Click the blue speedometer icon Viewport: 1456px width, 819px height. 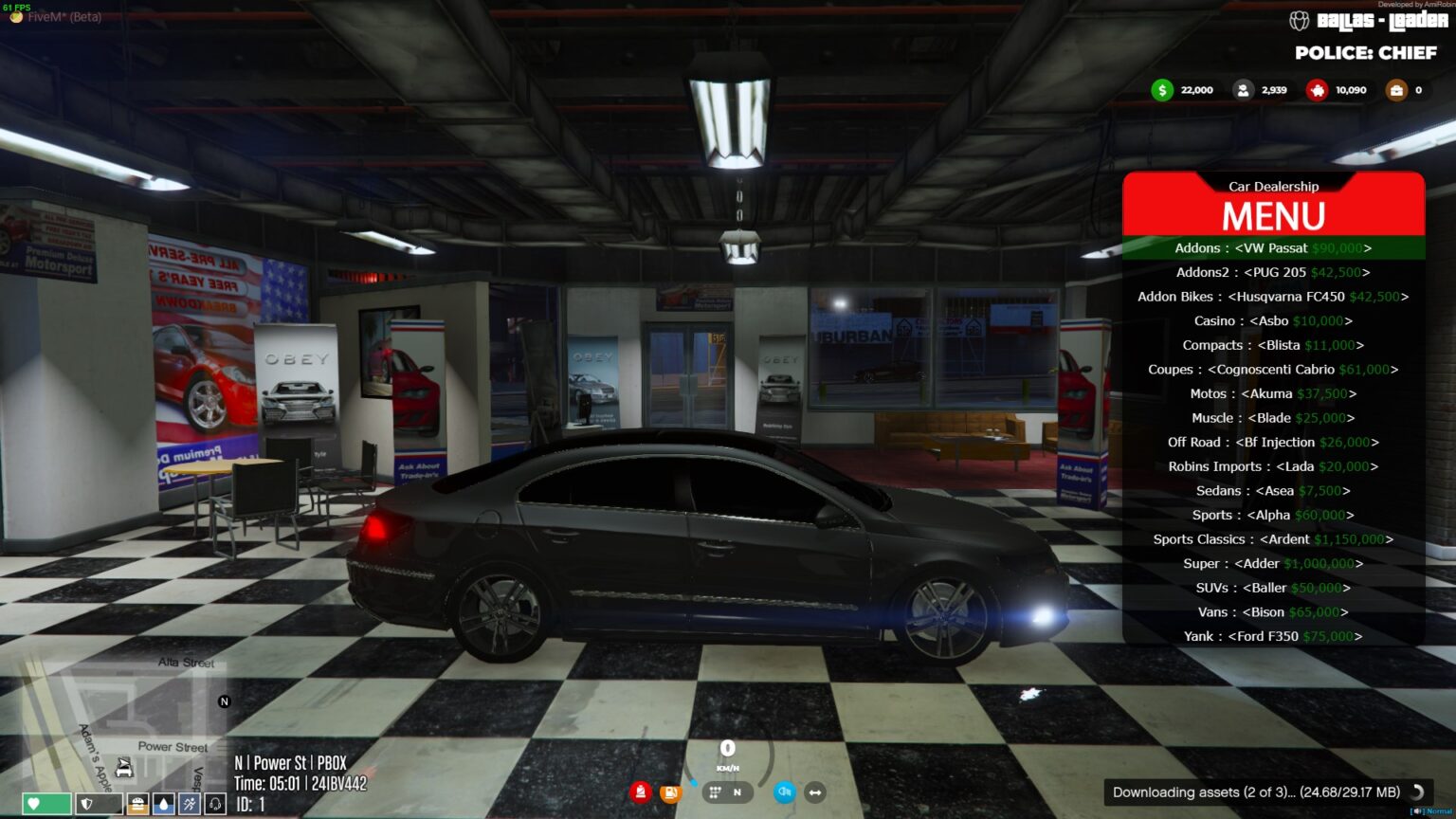point(784,792)
